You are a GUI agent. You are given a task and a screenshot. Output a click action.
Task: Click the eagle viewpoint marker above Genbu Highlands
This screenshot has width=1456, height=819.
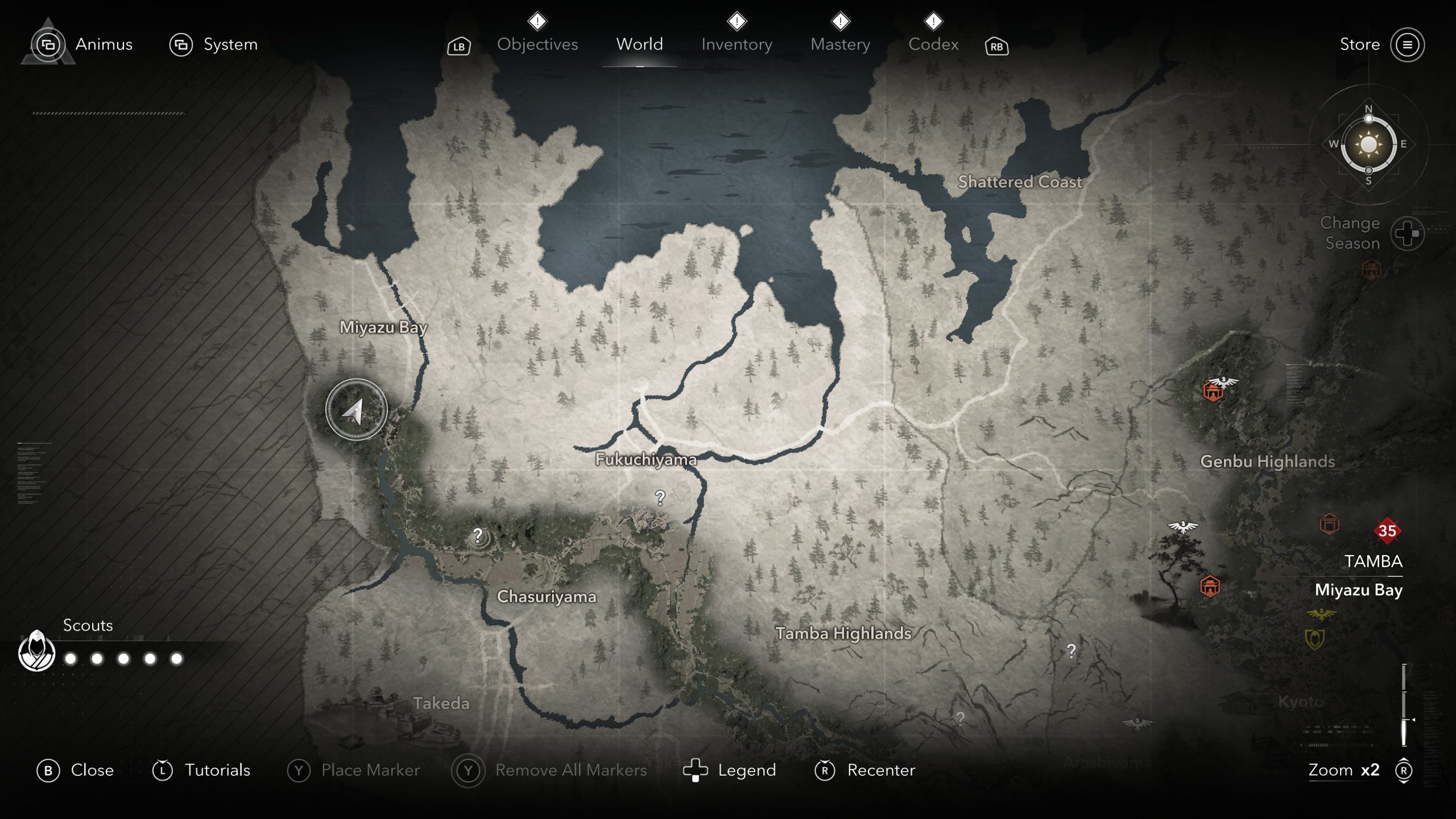click(1222, 382)
